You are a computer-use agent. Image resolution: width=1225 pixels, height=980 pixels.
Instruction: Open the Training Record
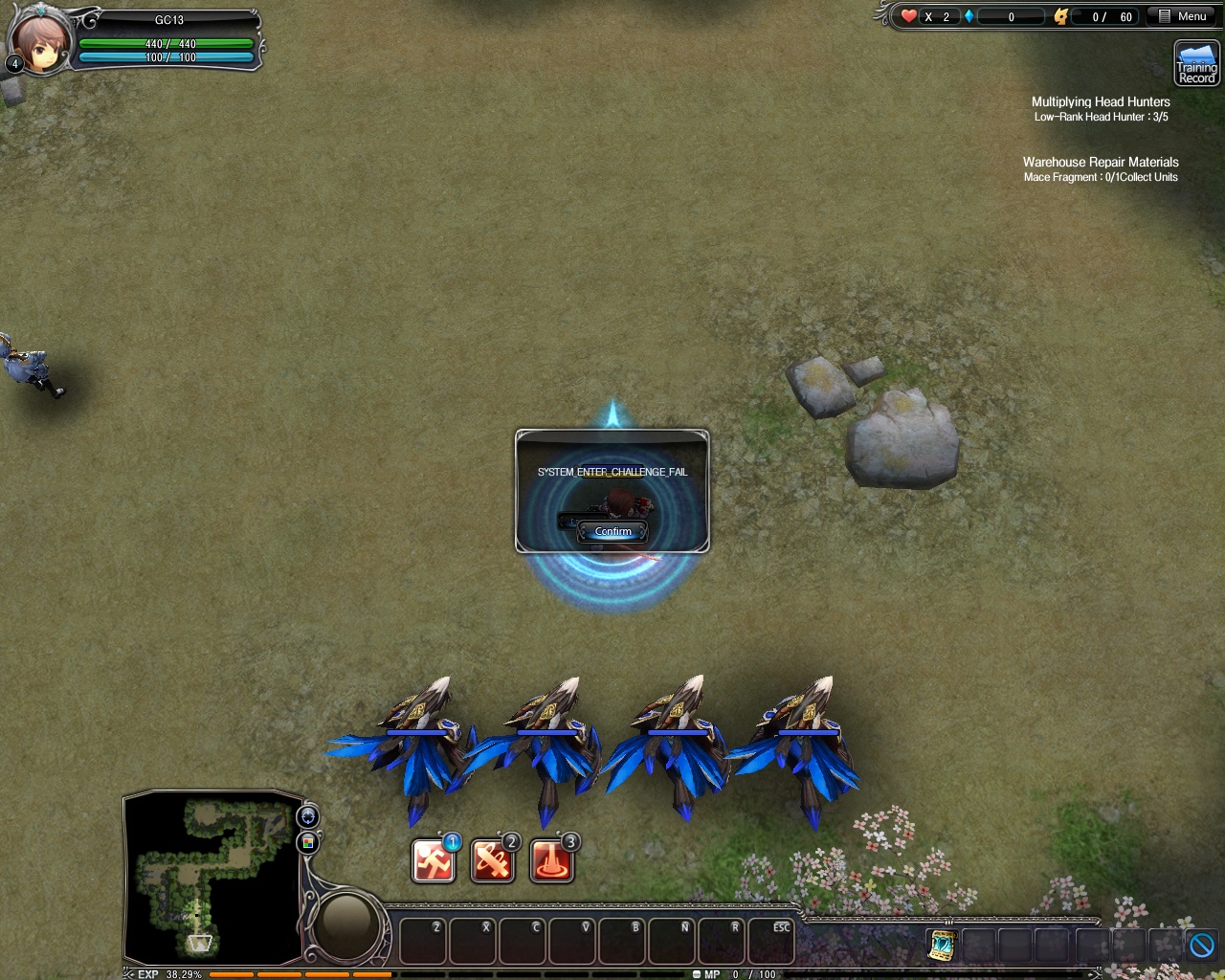tap(1196, 64)
